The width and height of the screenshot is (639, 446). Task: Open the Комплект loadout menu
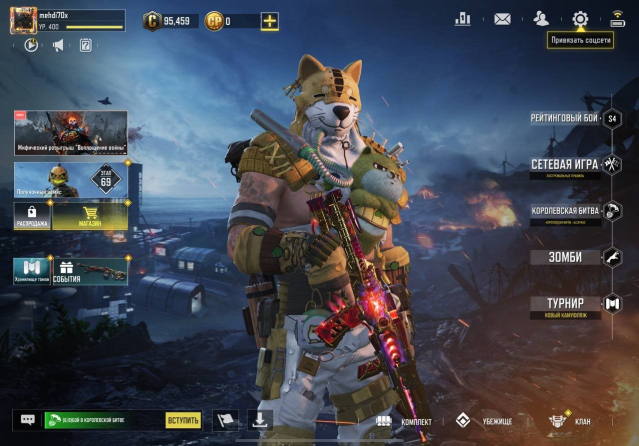[404, 421]
